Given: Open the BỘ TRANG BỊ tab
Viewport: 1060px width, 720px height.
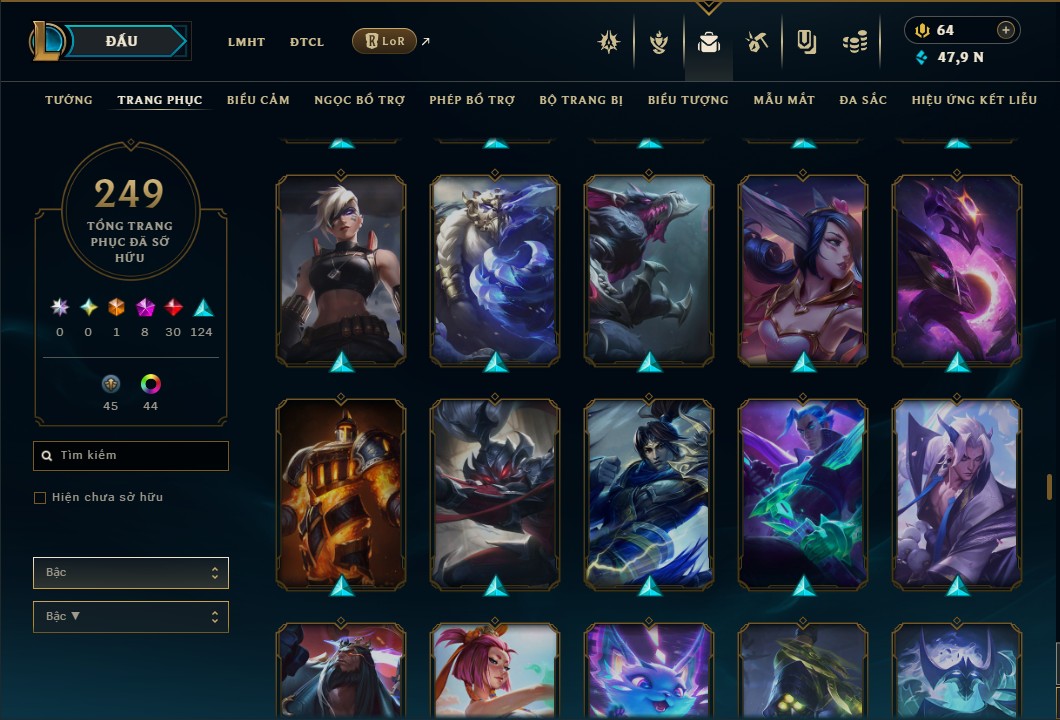Looking at the screenshot, I should (x=581, y=100).
